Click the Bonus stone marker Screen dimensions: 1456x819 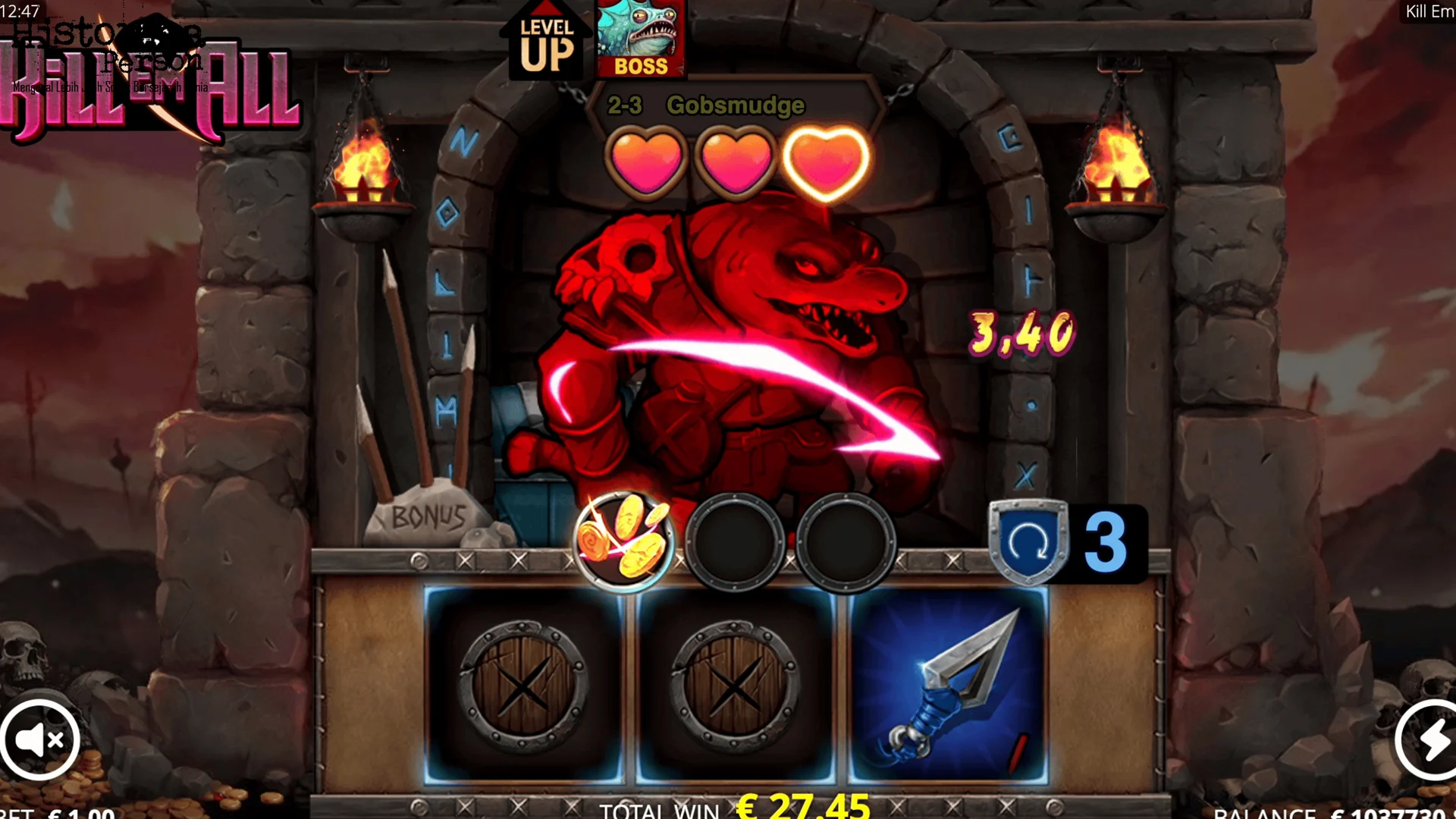pyautogui.click(x=428, y=518)
